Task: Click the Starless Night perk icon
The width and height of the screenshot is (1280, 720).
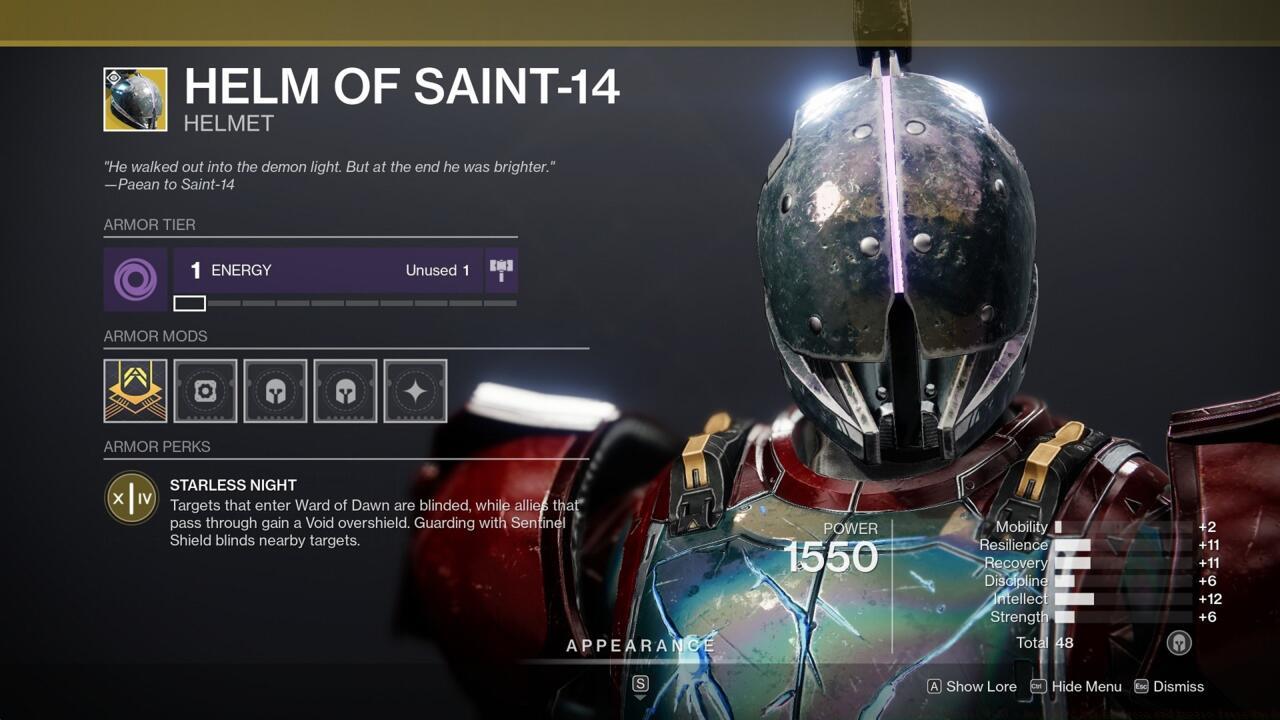Action: click(x=133, y=498)
